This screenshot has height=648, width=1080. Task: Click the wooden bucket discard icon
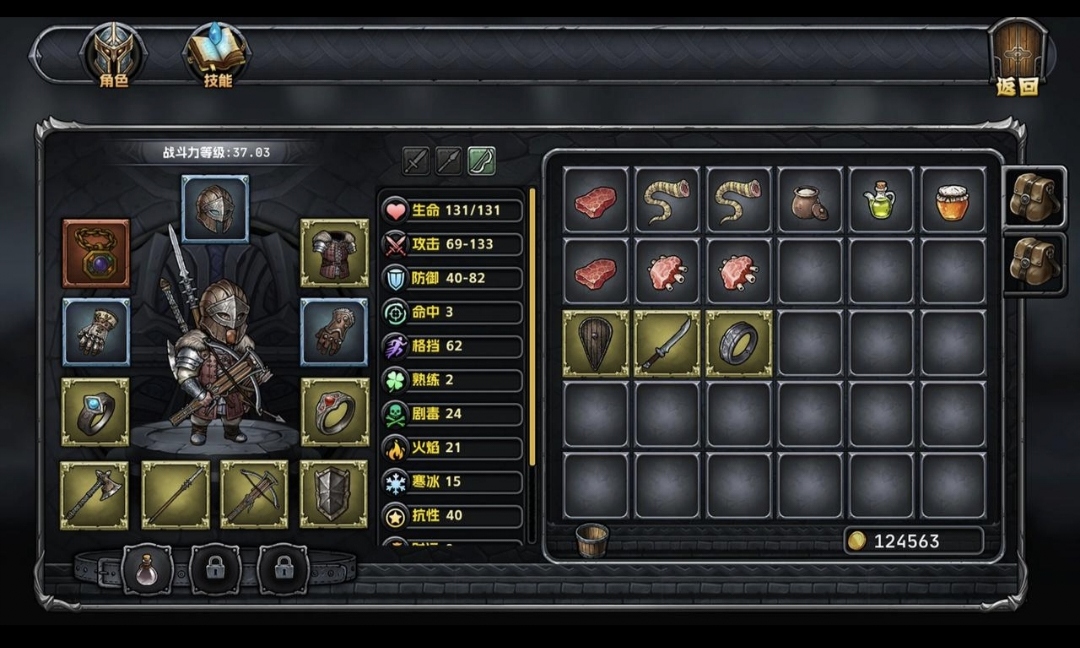[x=592, y=540]
